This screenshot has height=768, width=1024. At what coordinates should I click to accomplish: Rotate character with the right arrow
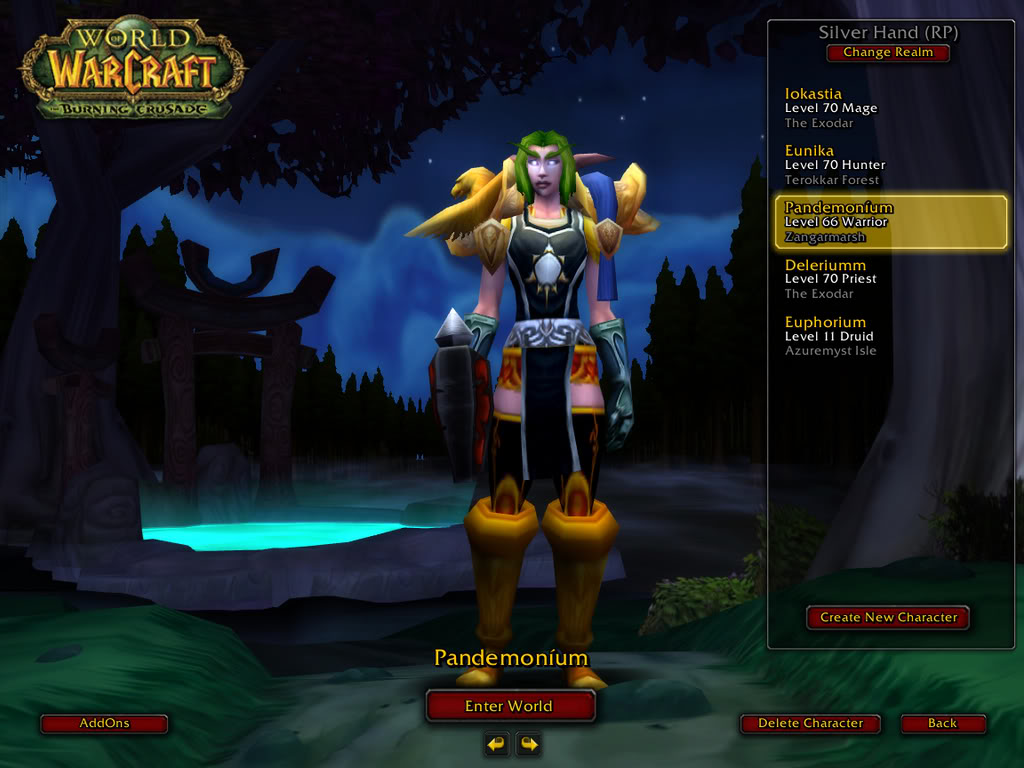(x=528, y=743)
